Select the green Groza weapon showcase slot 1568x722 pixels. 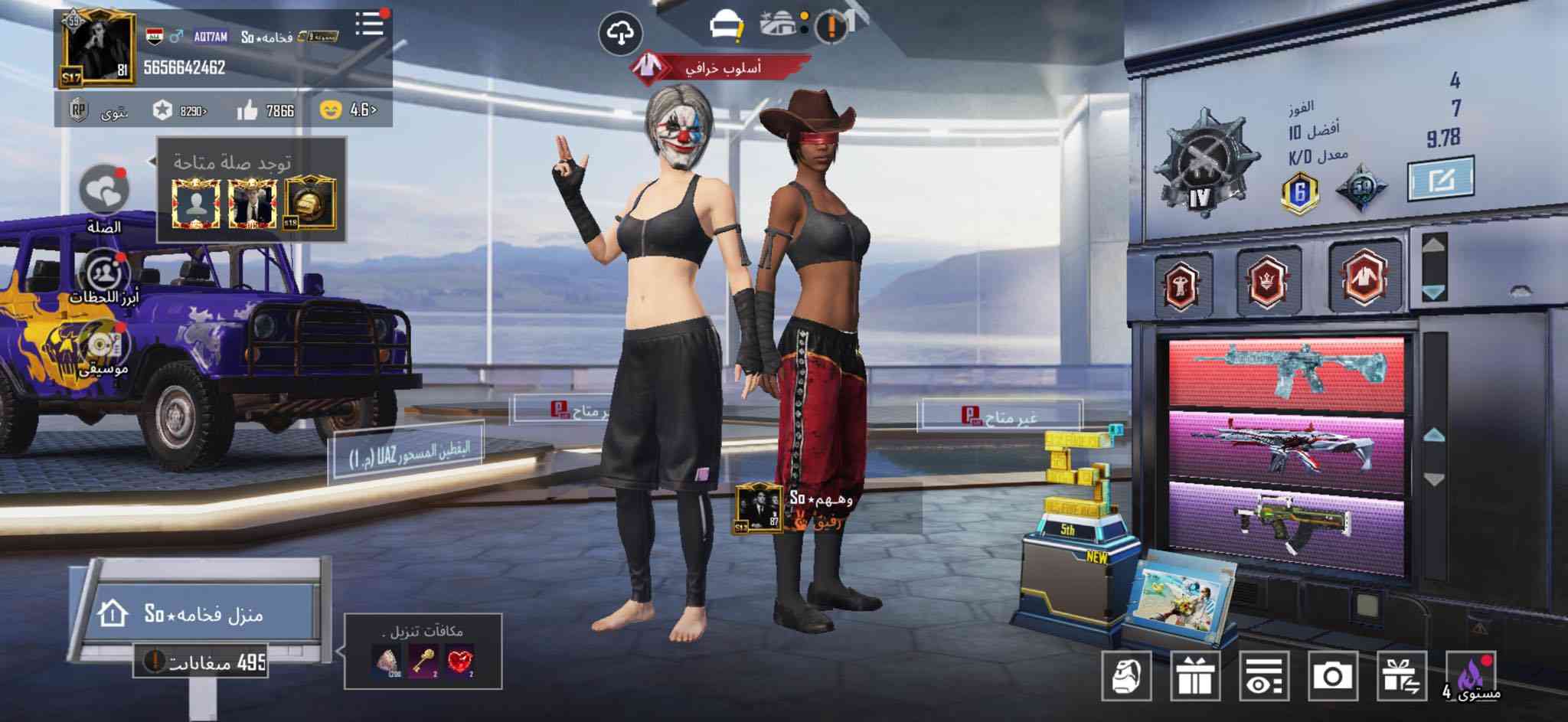point(1286,522)
